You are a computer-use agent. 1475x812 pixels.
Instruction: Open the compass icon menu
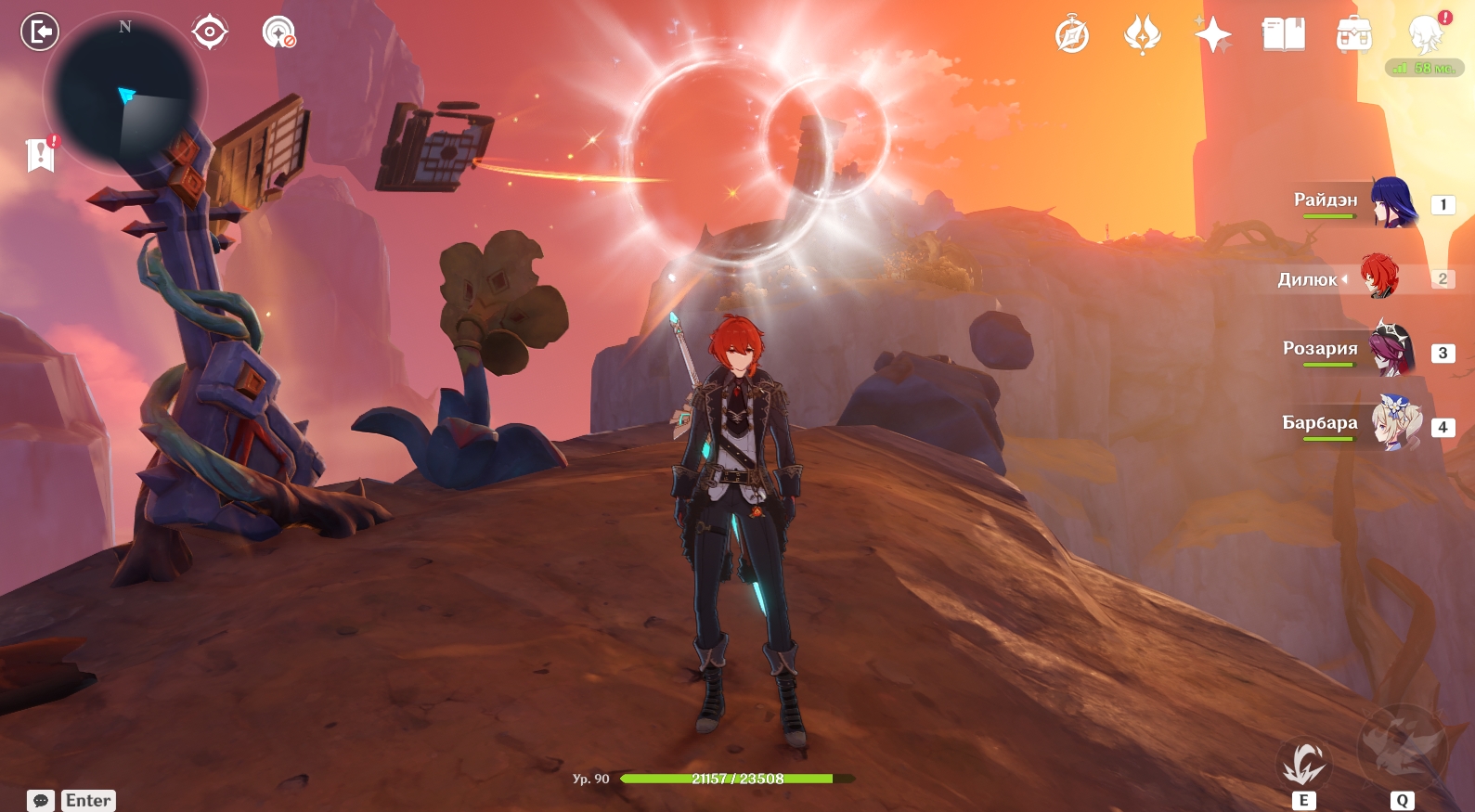[x=1071, y=36]
